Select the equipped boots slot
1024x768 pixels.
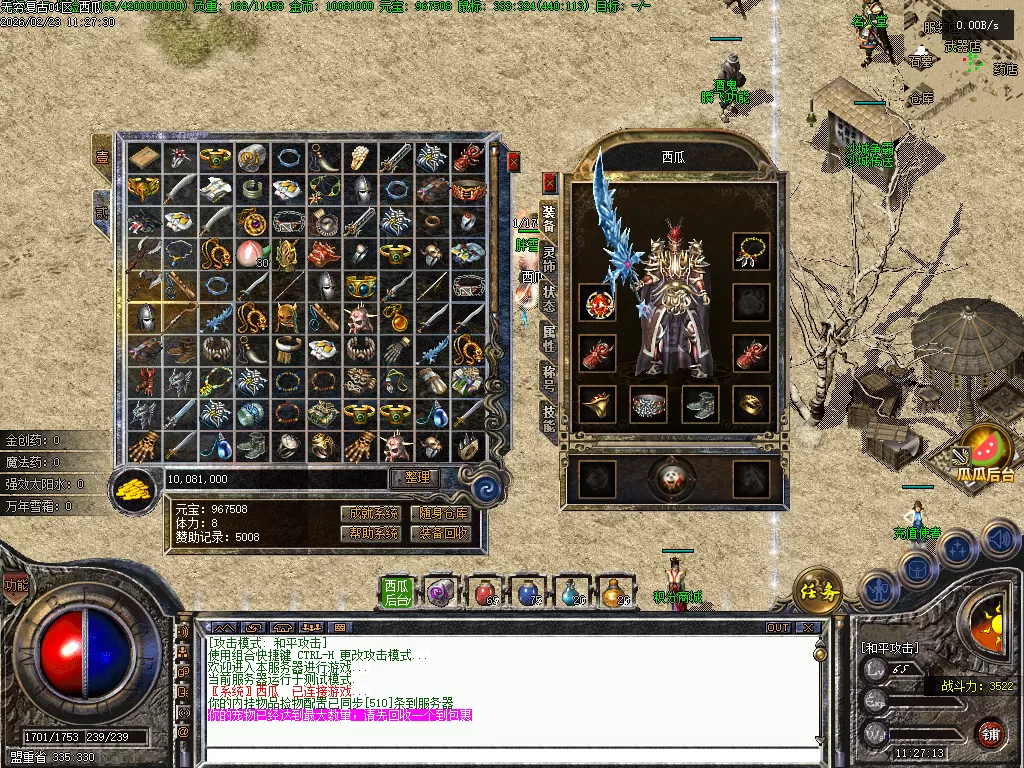pos(700,403)
